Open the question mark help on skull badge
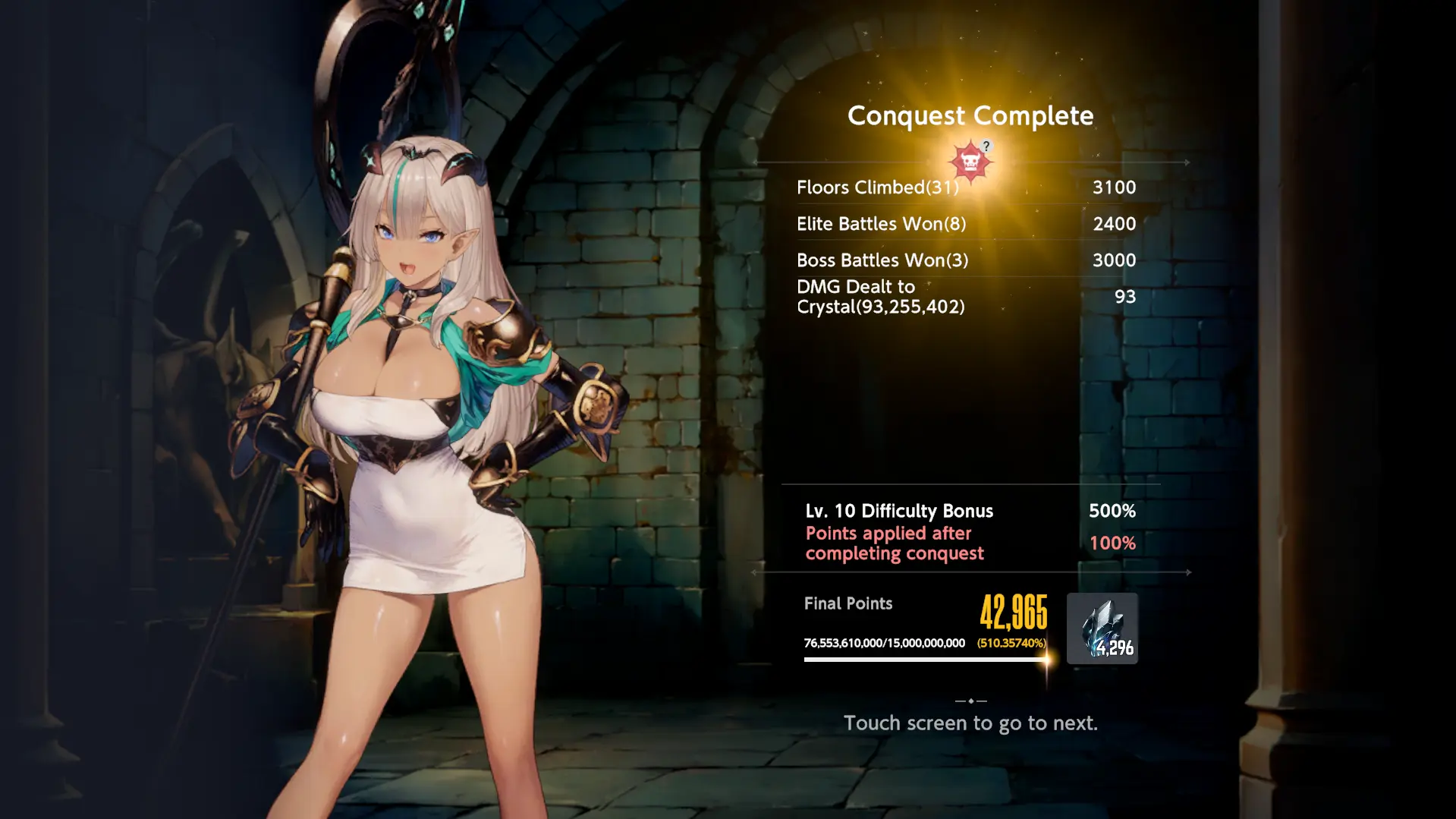1456x819 pixels. pyautogui.click(x=986, y=146)
